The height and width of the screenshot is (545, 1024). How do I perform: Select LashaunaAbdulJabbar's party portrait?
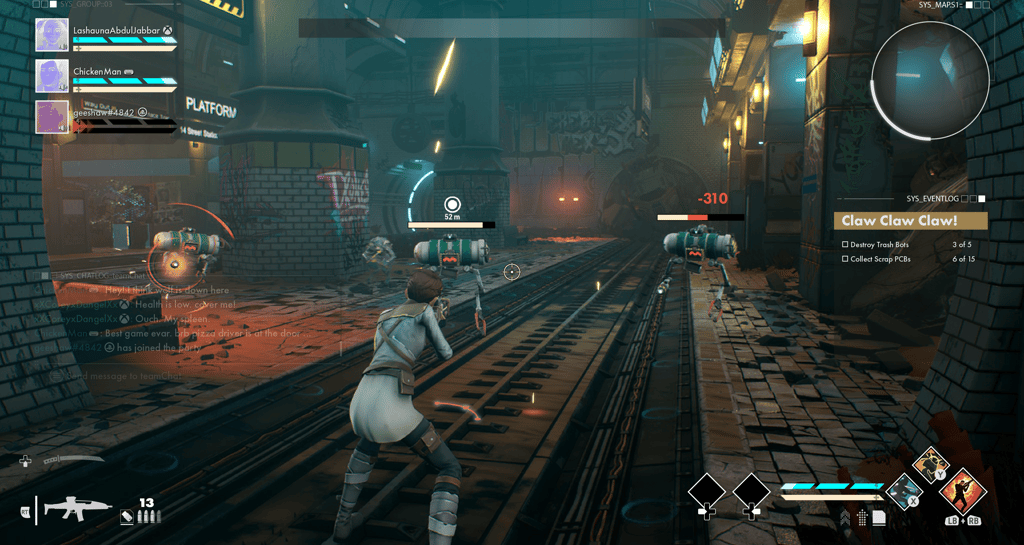click(52, 35)
